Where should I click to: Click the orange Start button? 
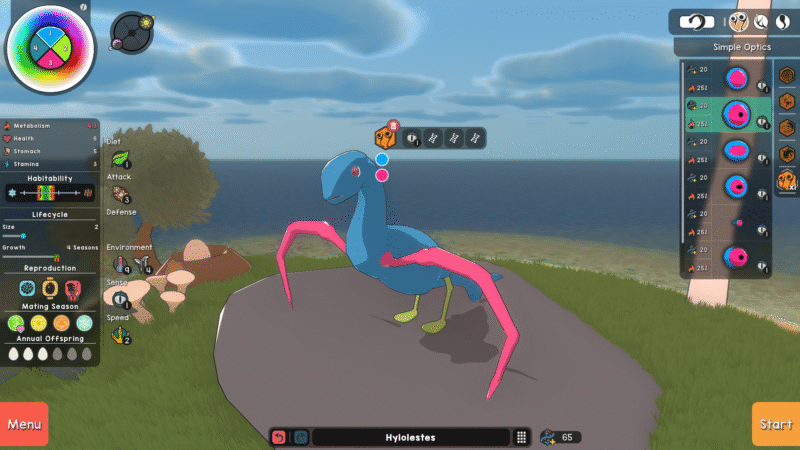[775, 424]
